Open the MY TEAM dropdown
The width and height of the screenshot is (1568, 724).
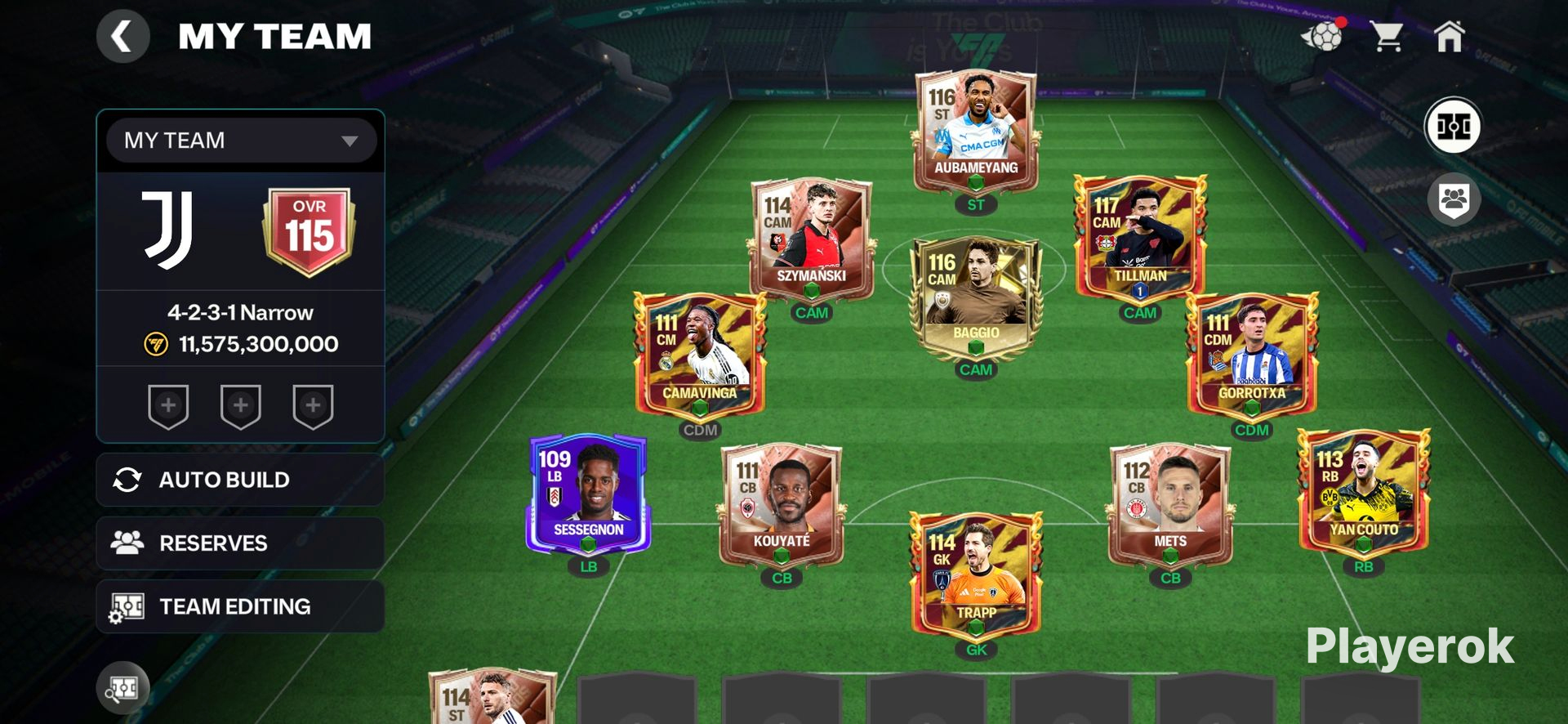click(x=241, y=141)
